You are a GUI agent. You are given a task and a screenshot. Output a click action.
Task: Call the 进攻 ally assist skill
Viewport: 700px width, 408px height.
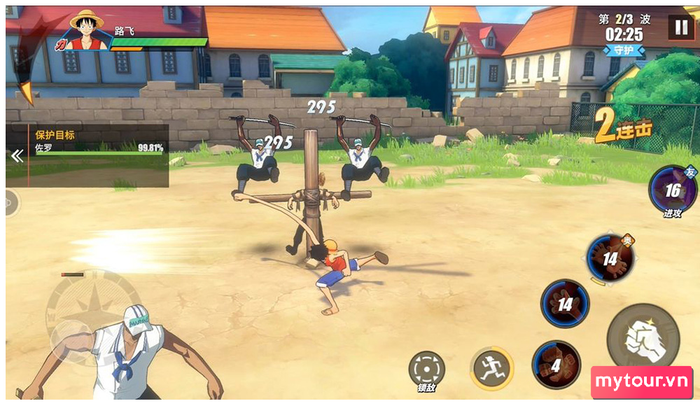pos(672,190)
